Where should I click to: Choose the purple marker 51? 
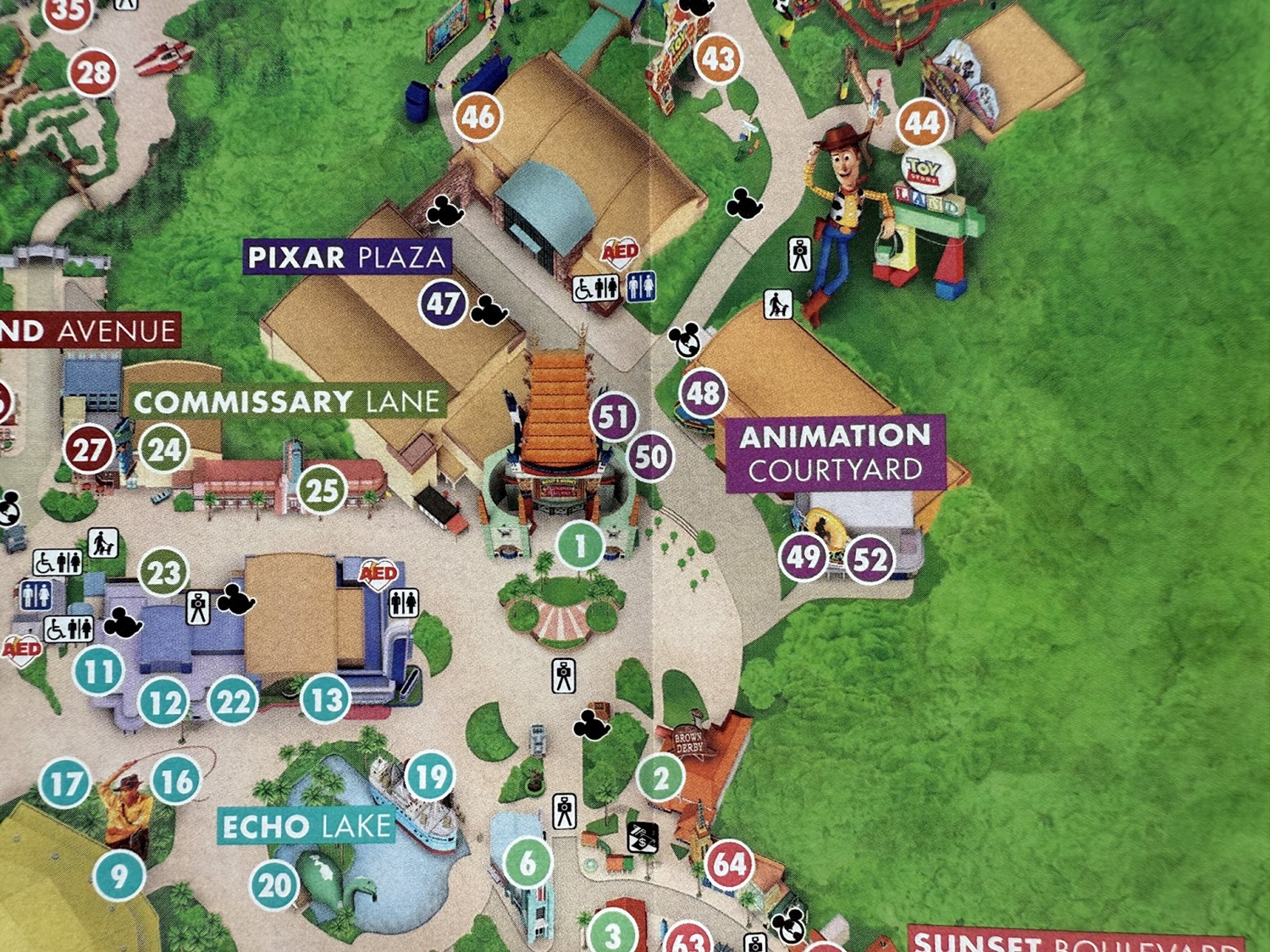614,416
